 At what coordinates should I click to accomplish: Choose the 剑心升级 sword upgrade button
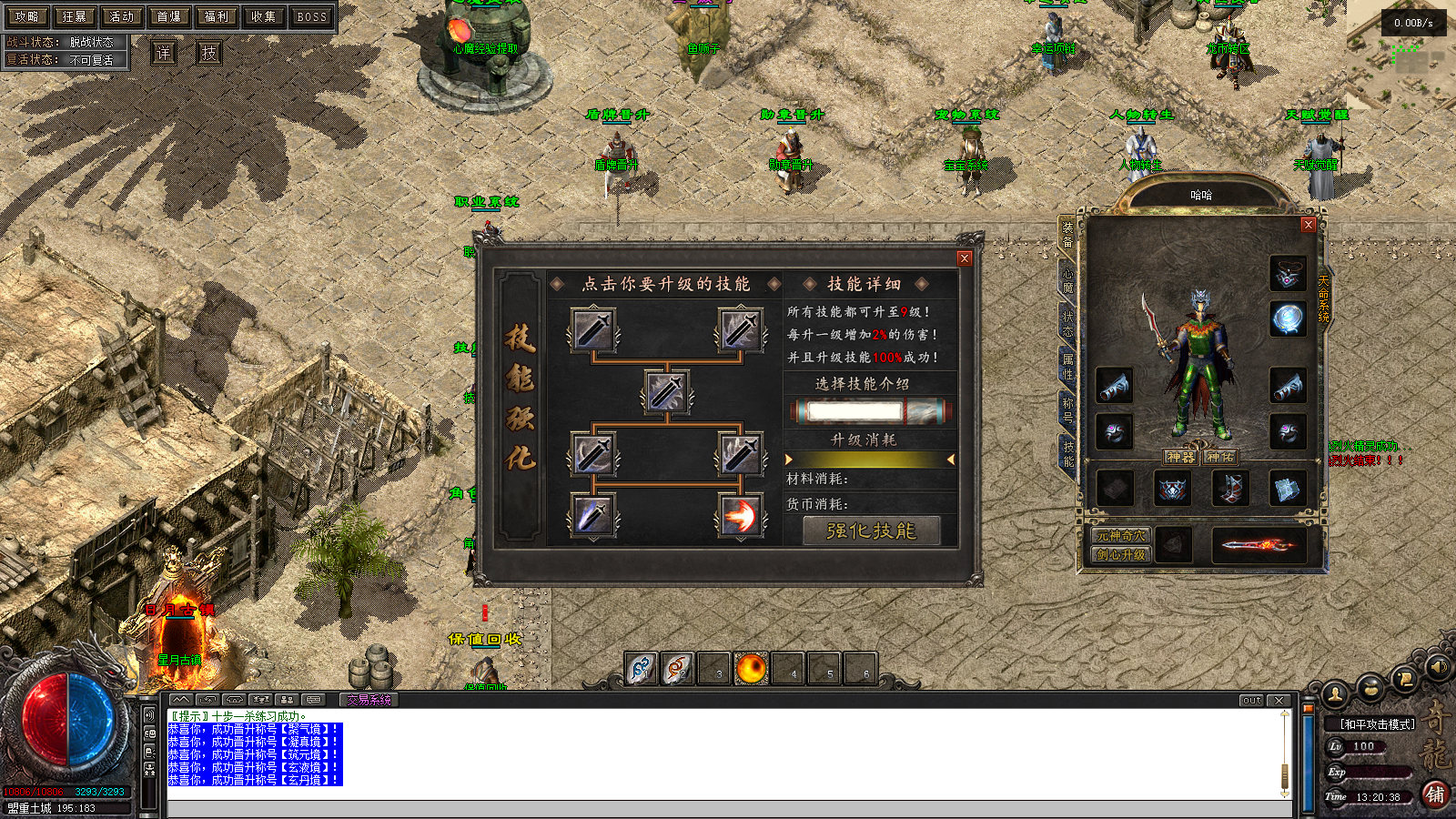pos(1121,554)
